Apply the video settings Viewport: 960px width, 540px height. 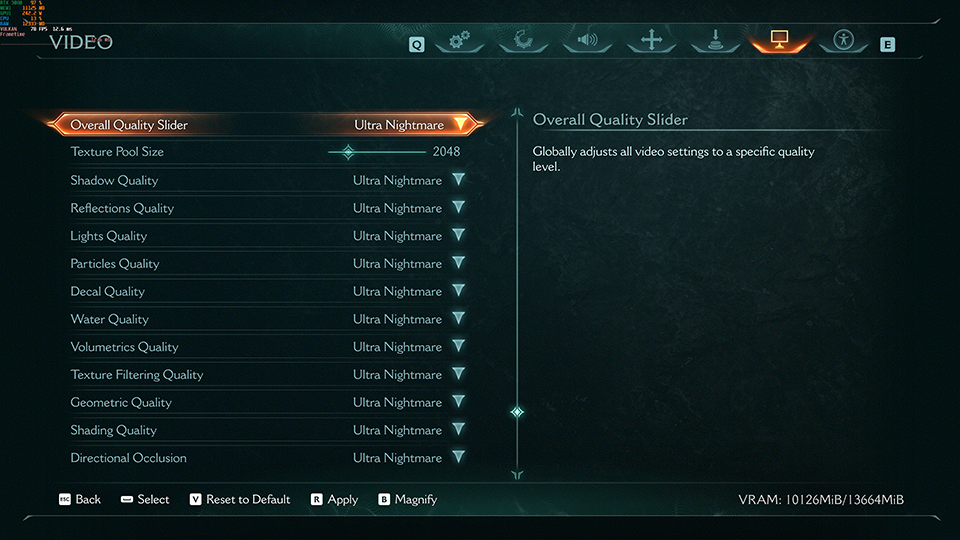334,500
